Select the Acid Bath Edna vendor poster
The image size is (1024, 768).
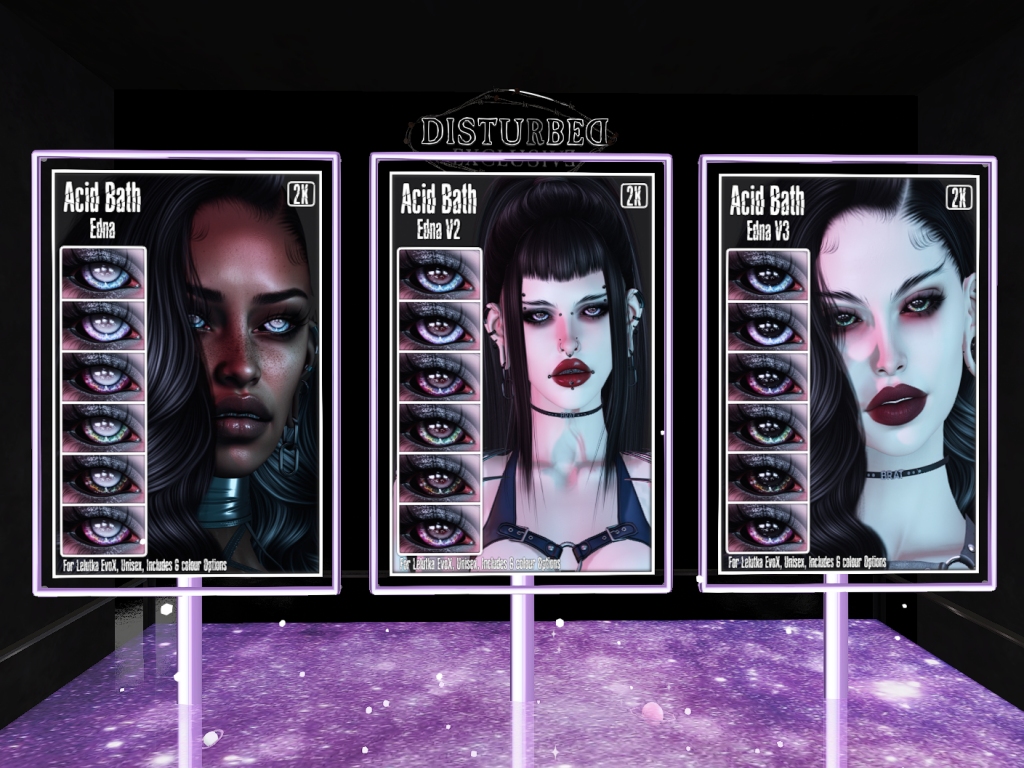click(x=186, y=372)
